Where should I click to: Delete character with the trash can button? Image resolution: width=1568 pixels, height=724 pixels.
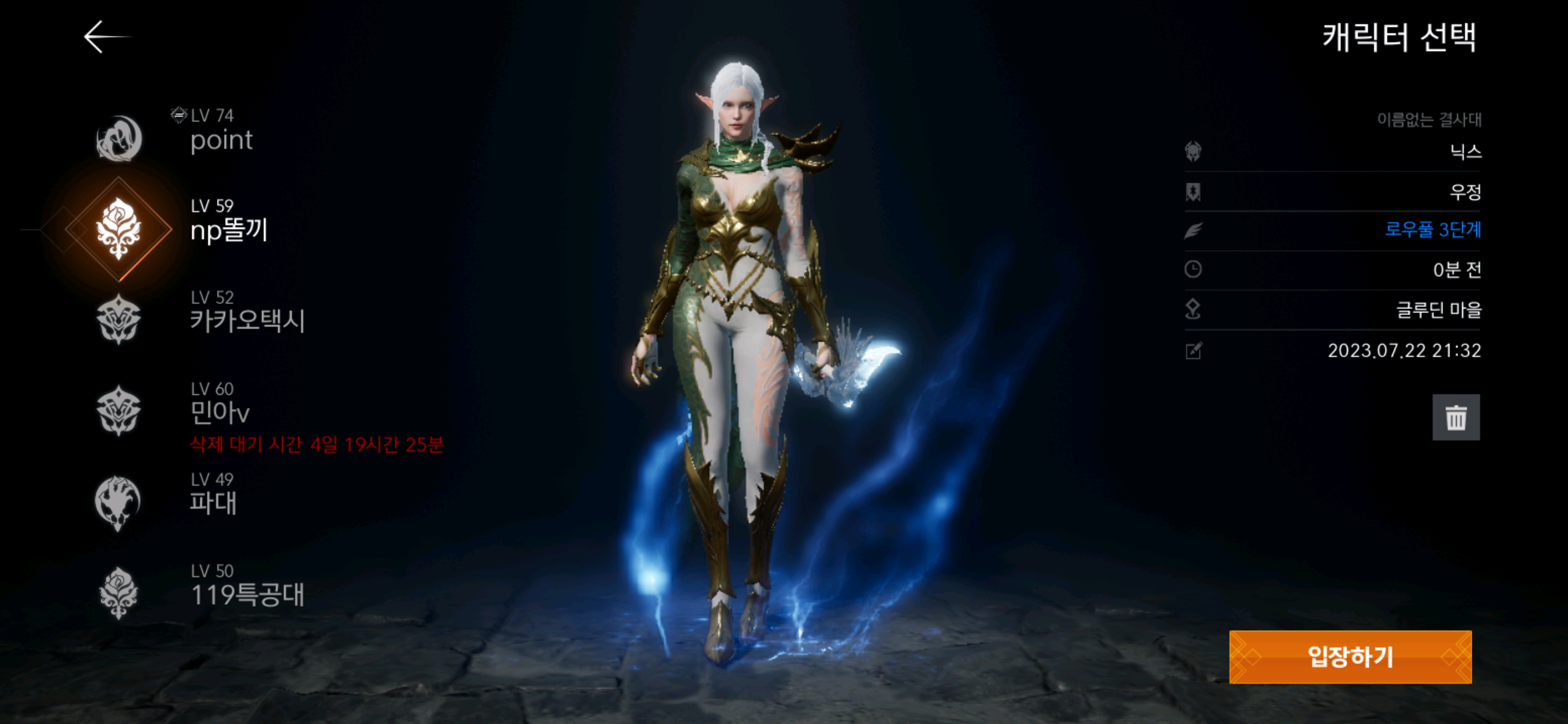coord(1455,418)
